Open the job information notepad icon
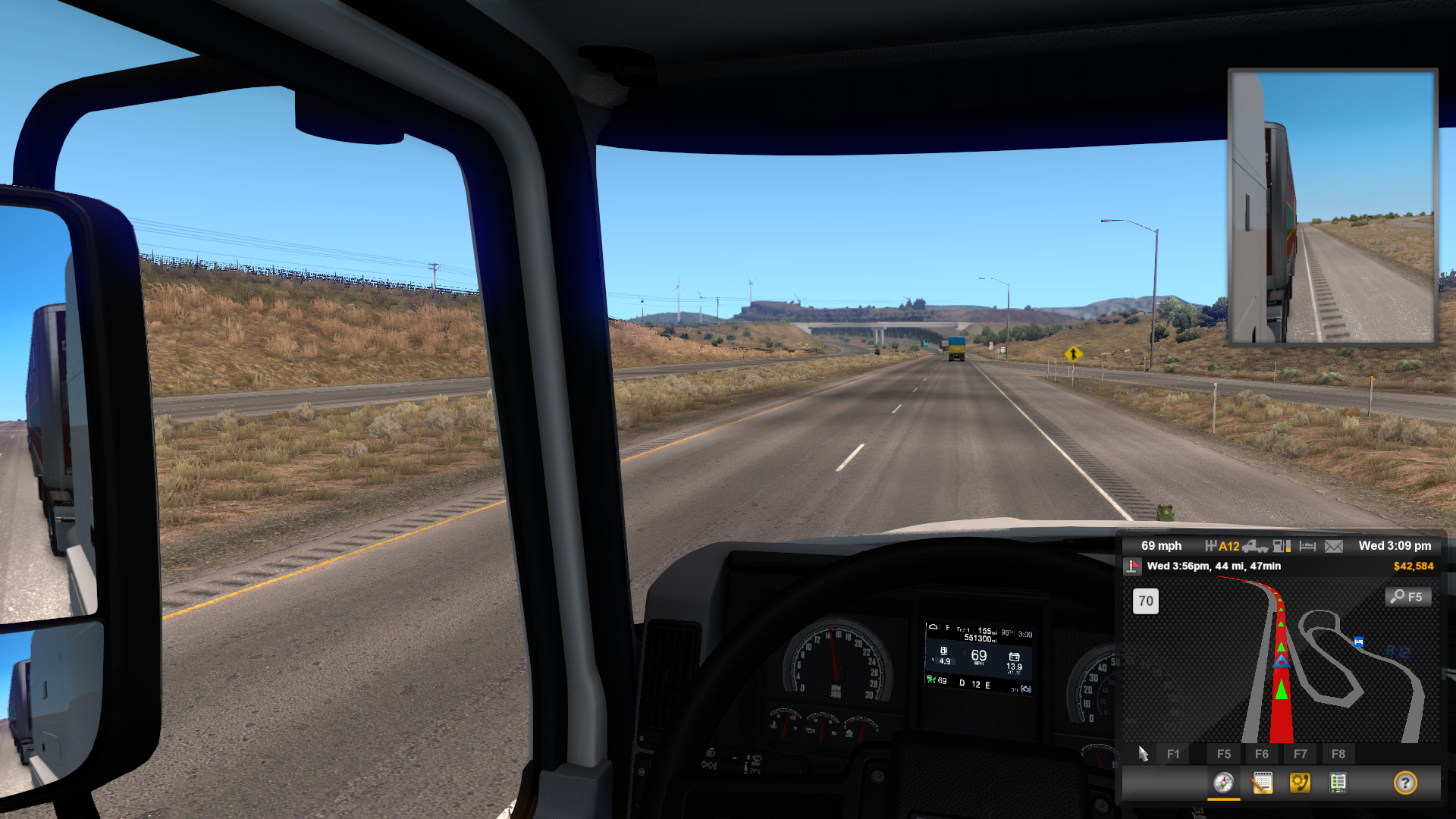Viewport: 1456px width, 819px height. [1263, 784]
